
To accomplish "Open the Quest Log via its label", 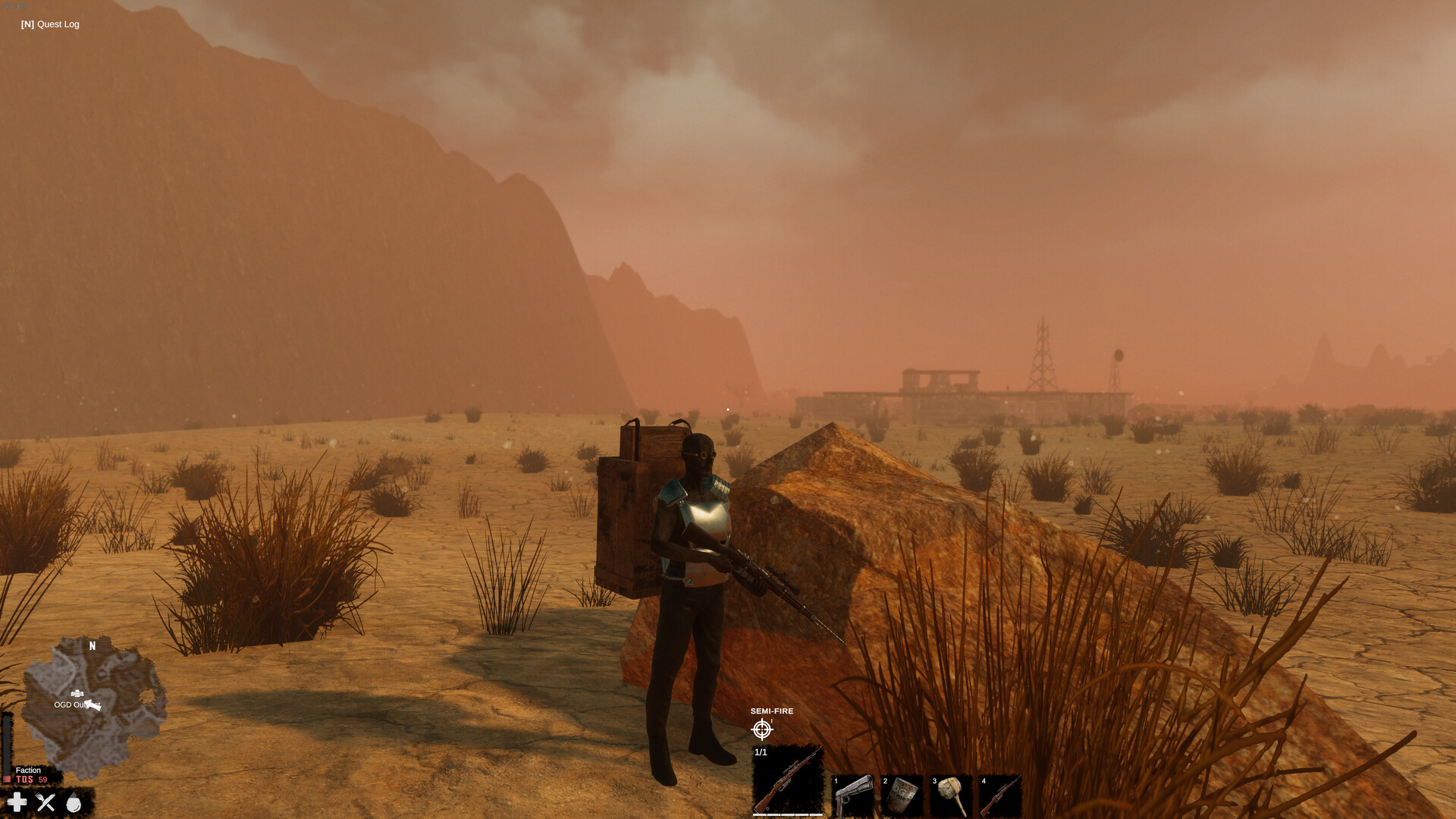I will (x=49, y=24).
